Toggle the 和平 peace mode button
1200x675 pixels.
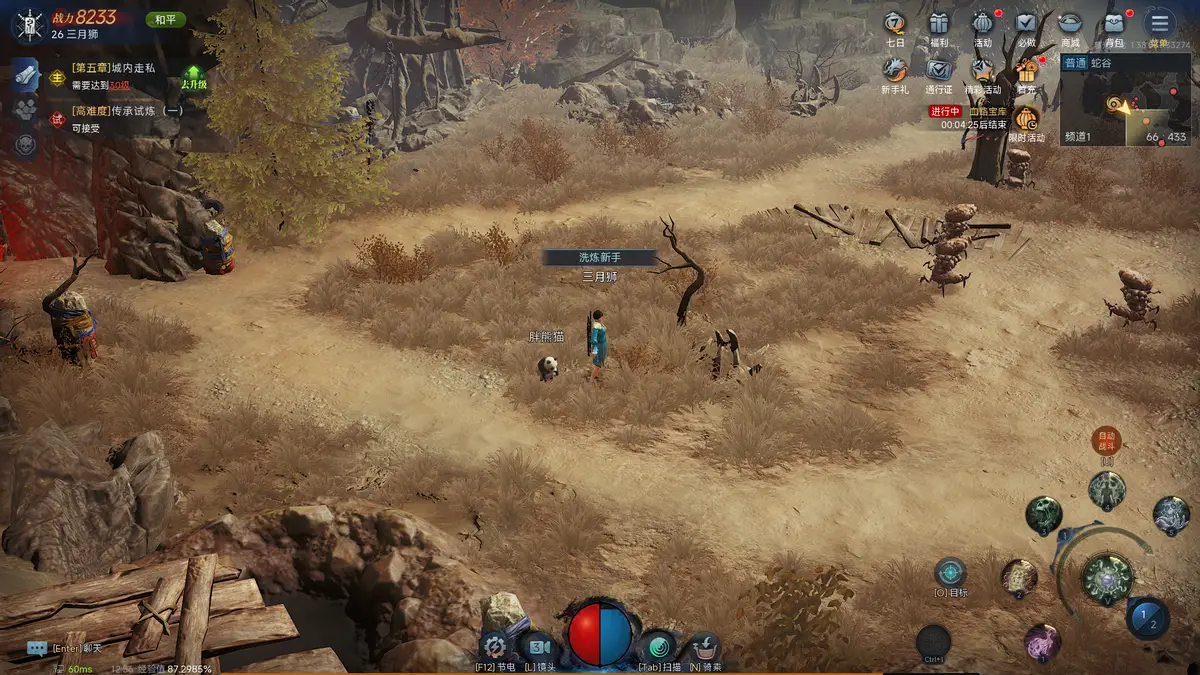tap(165, 19)
